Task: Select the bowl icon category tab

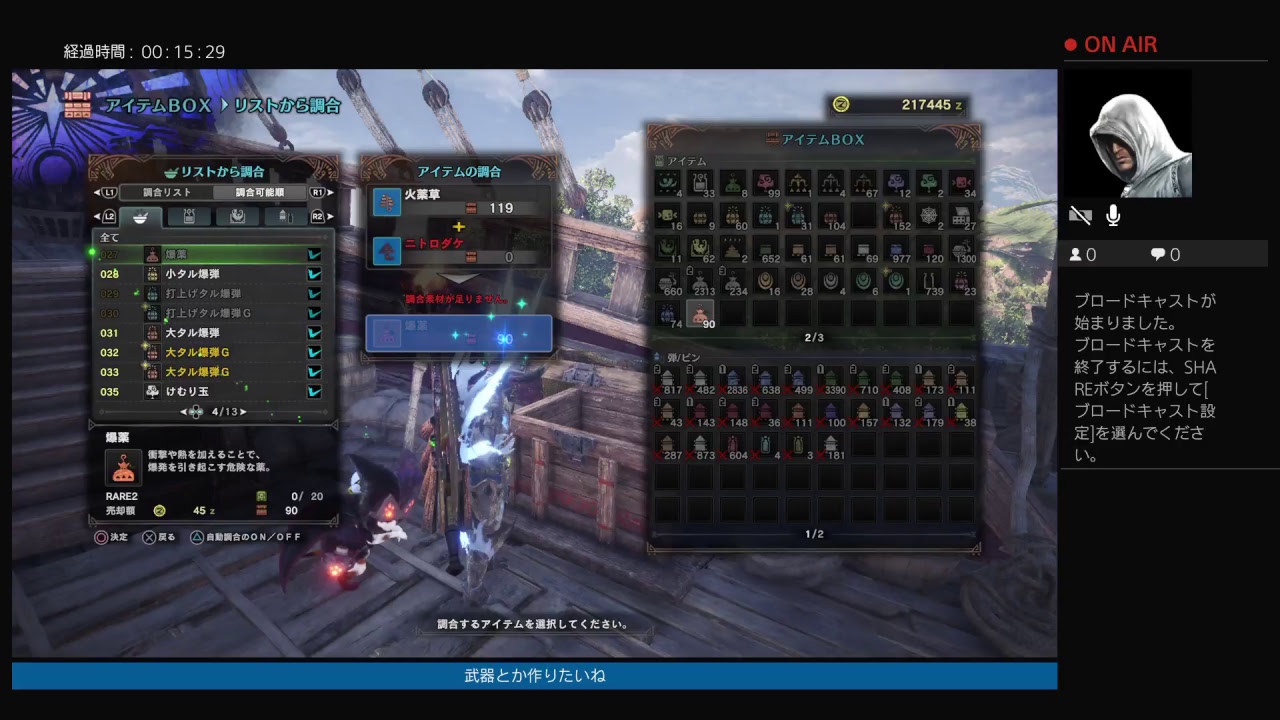Action: [x=141, y=216]
